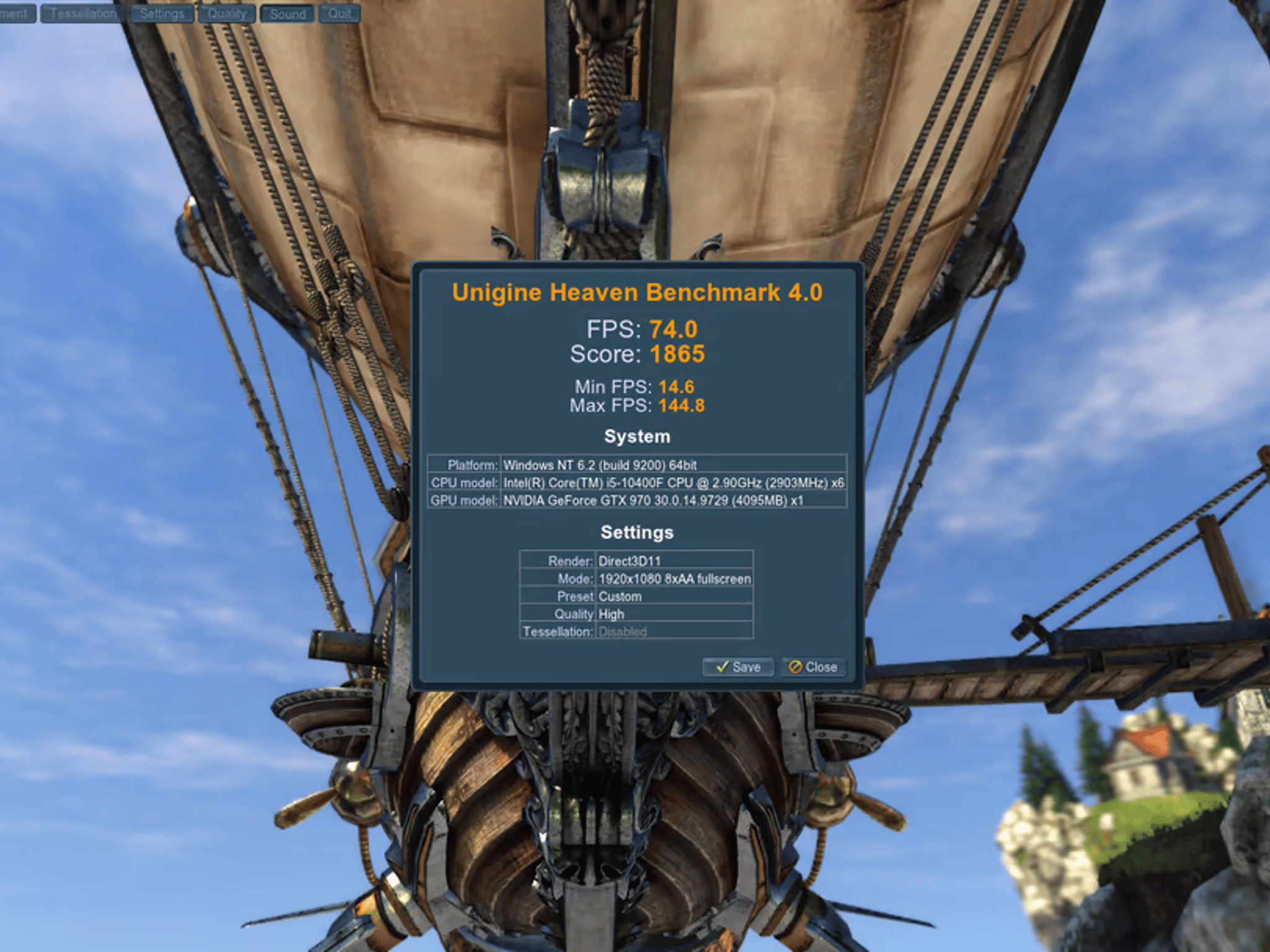
Task: Click the Quality toolbar button
Action: point(226,13)
